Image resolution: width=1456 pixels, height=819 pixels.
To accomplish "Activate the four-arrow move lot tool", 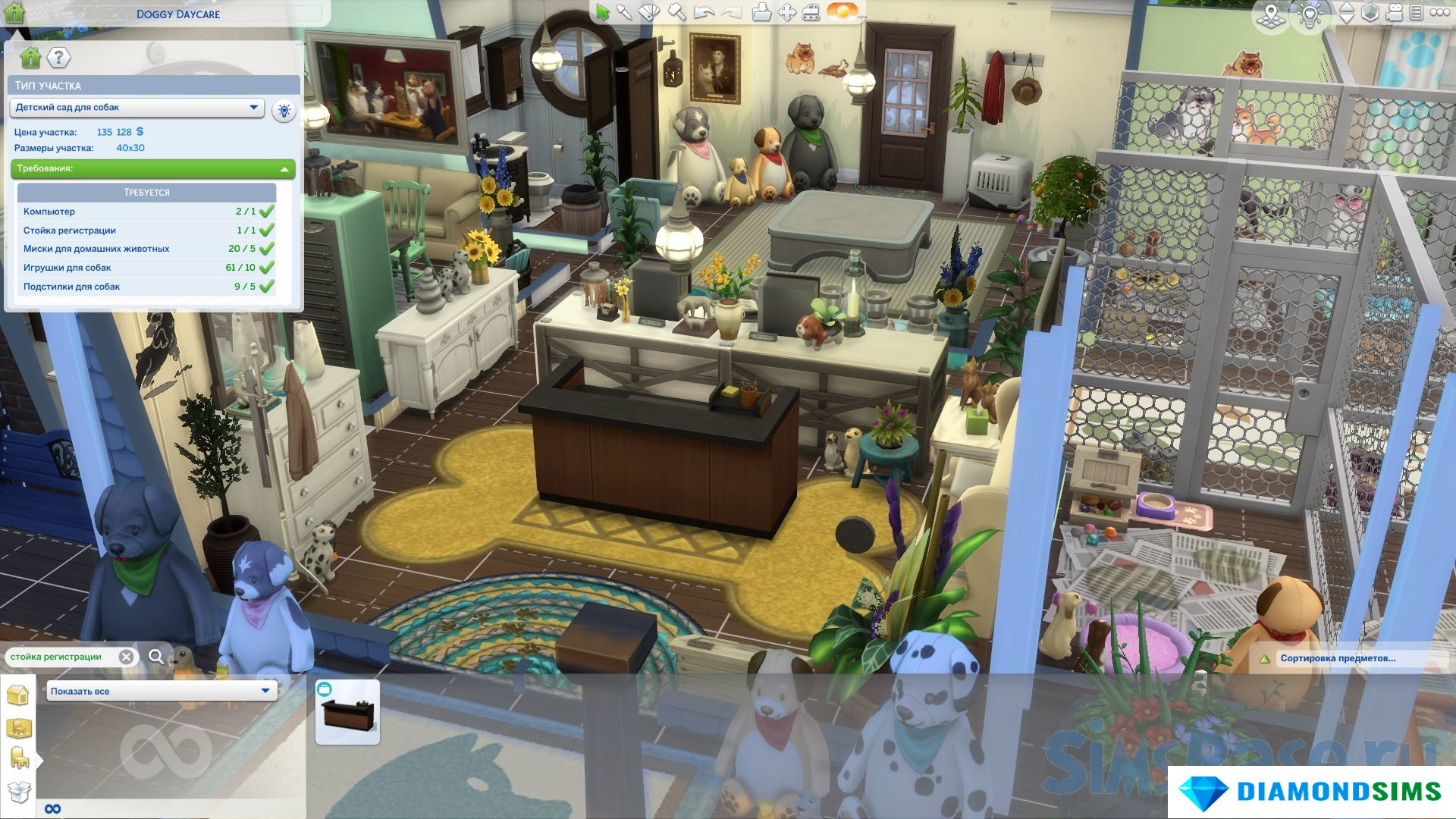I will pos(787,12).
